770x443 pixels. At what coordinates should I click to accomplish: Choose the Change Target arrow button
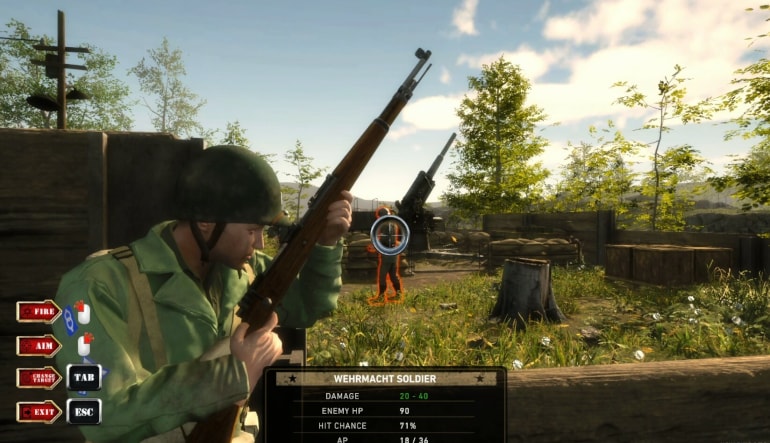point(38,378)
